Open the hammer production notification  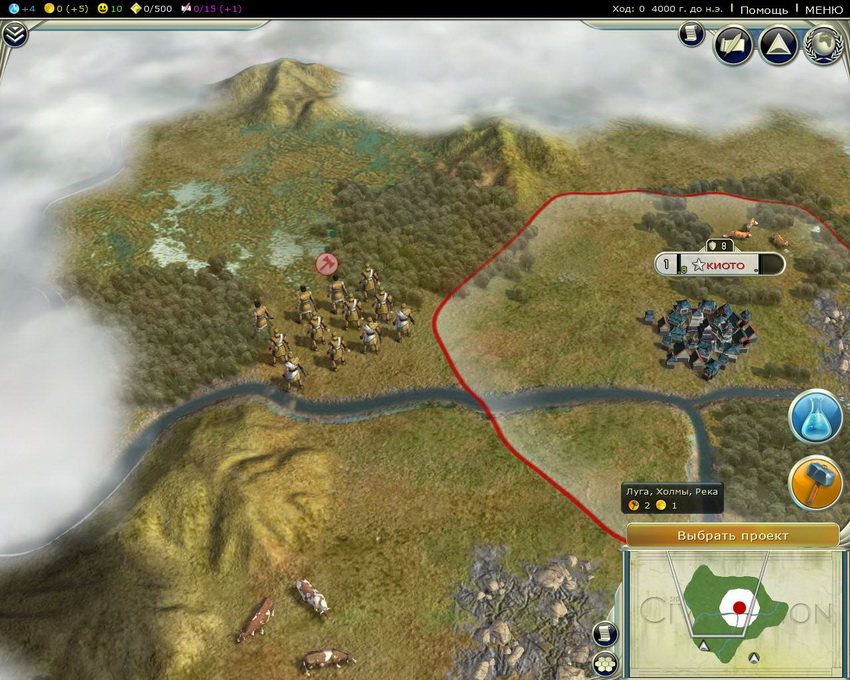815,484
